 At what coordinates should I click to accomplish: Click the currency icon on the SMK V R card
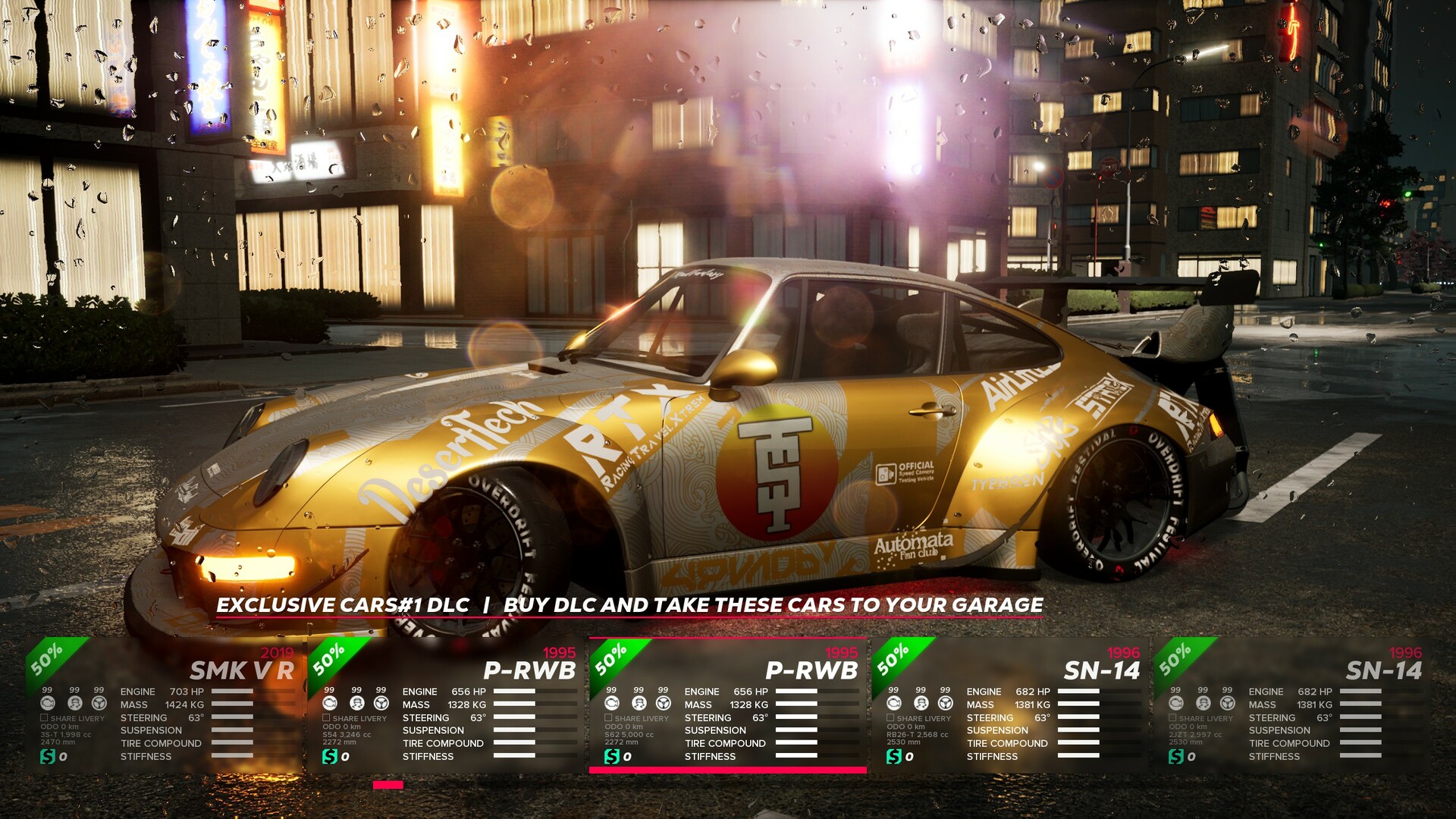(47, 757)
